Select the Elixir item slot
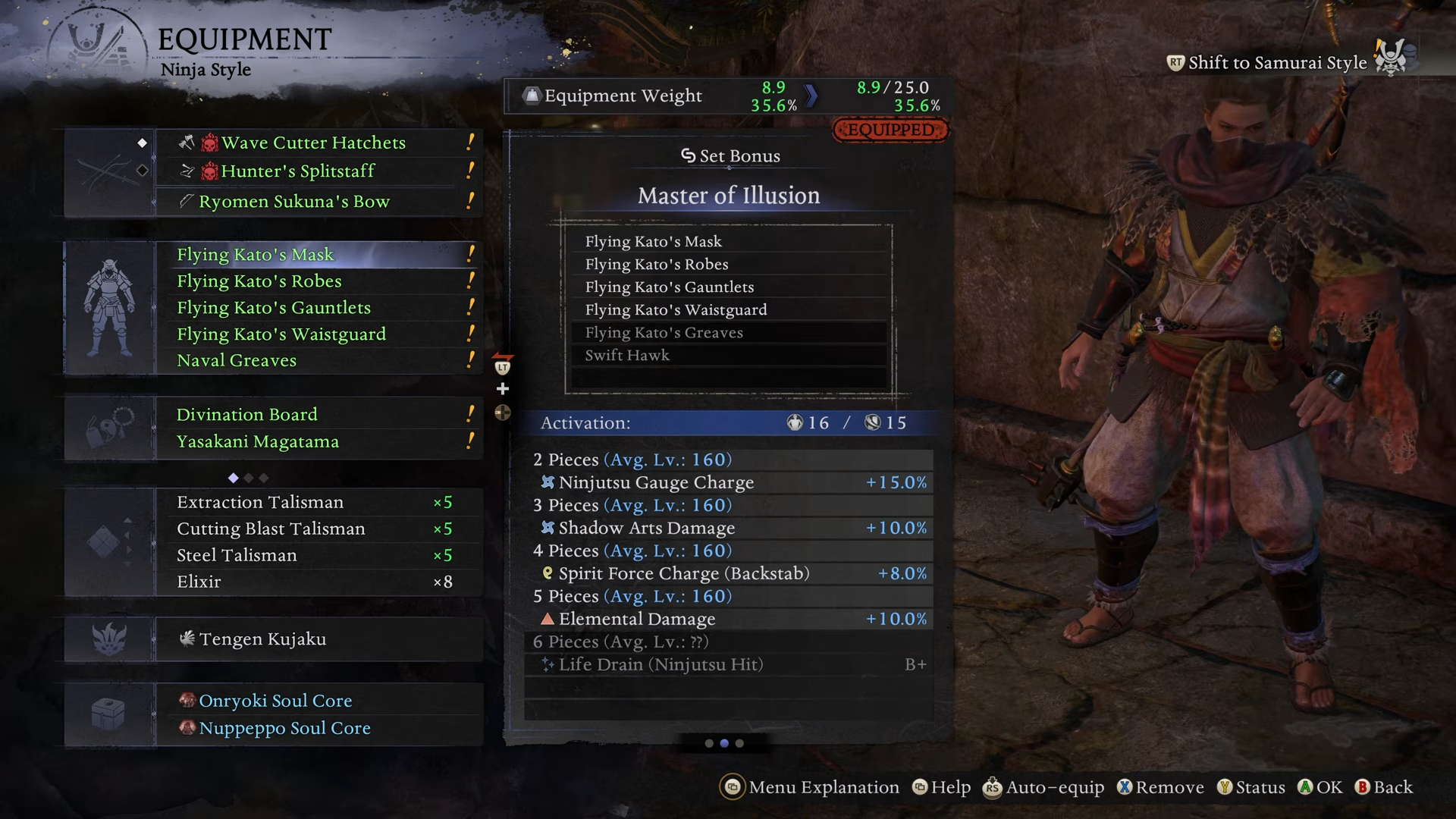The width and height of the screenshot is (1456, 819). point(199,582)
